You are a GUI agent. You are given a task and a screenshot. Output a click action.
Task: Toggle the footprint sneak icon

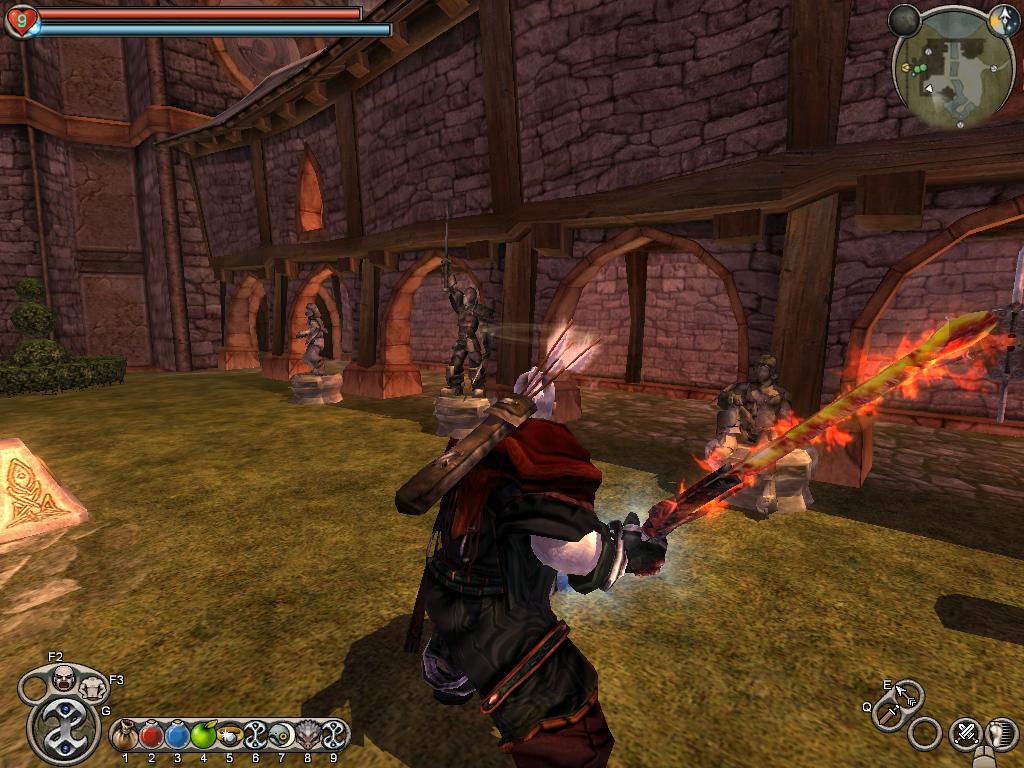click(1000, 735)
